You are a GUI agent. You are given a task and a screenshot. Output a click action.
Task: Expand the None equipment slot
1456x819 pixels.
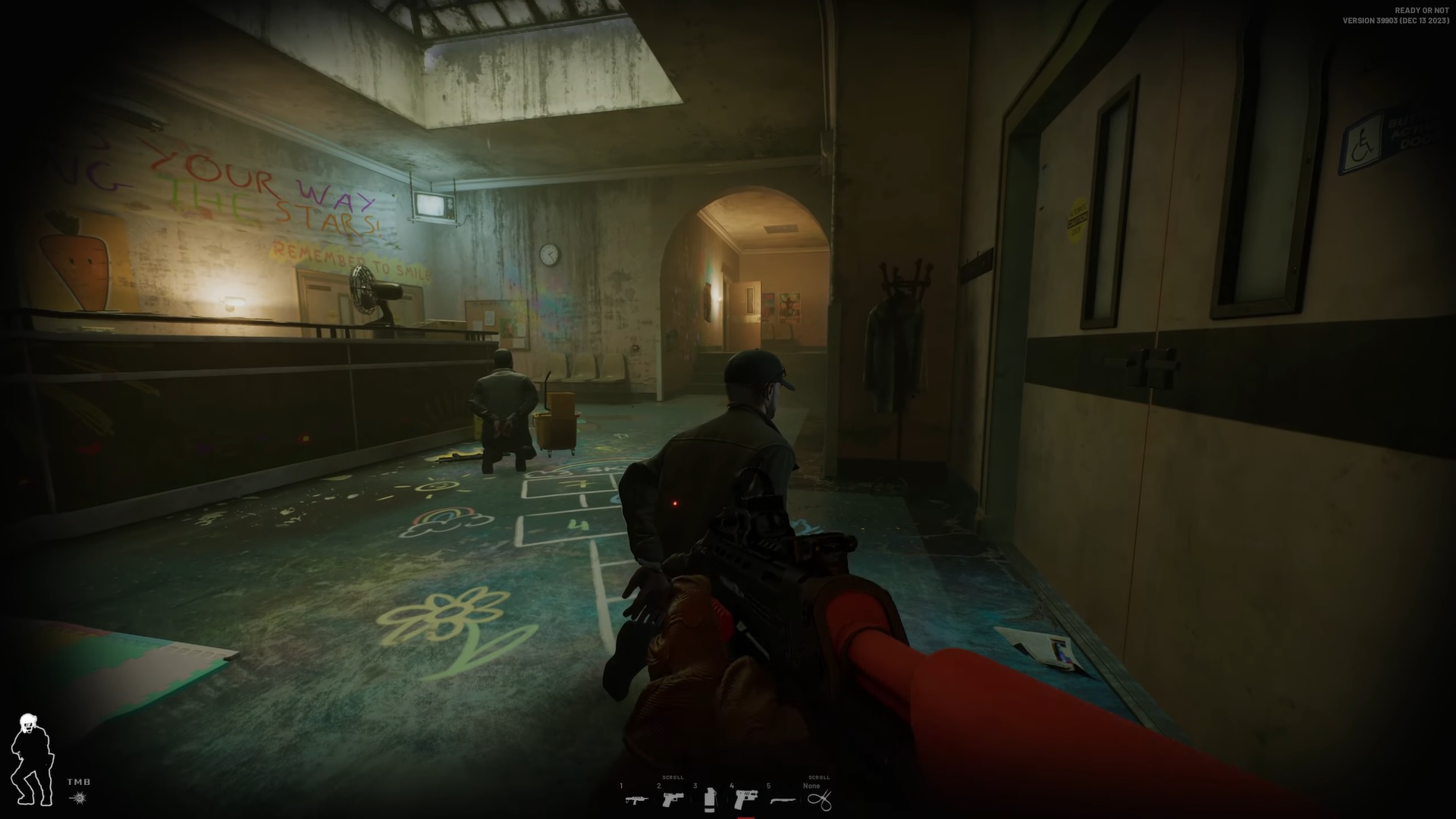(811, 786)
